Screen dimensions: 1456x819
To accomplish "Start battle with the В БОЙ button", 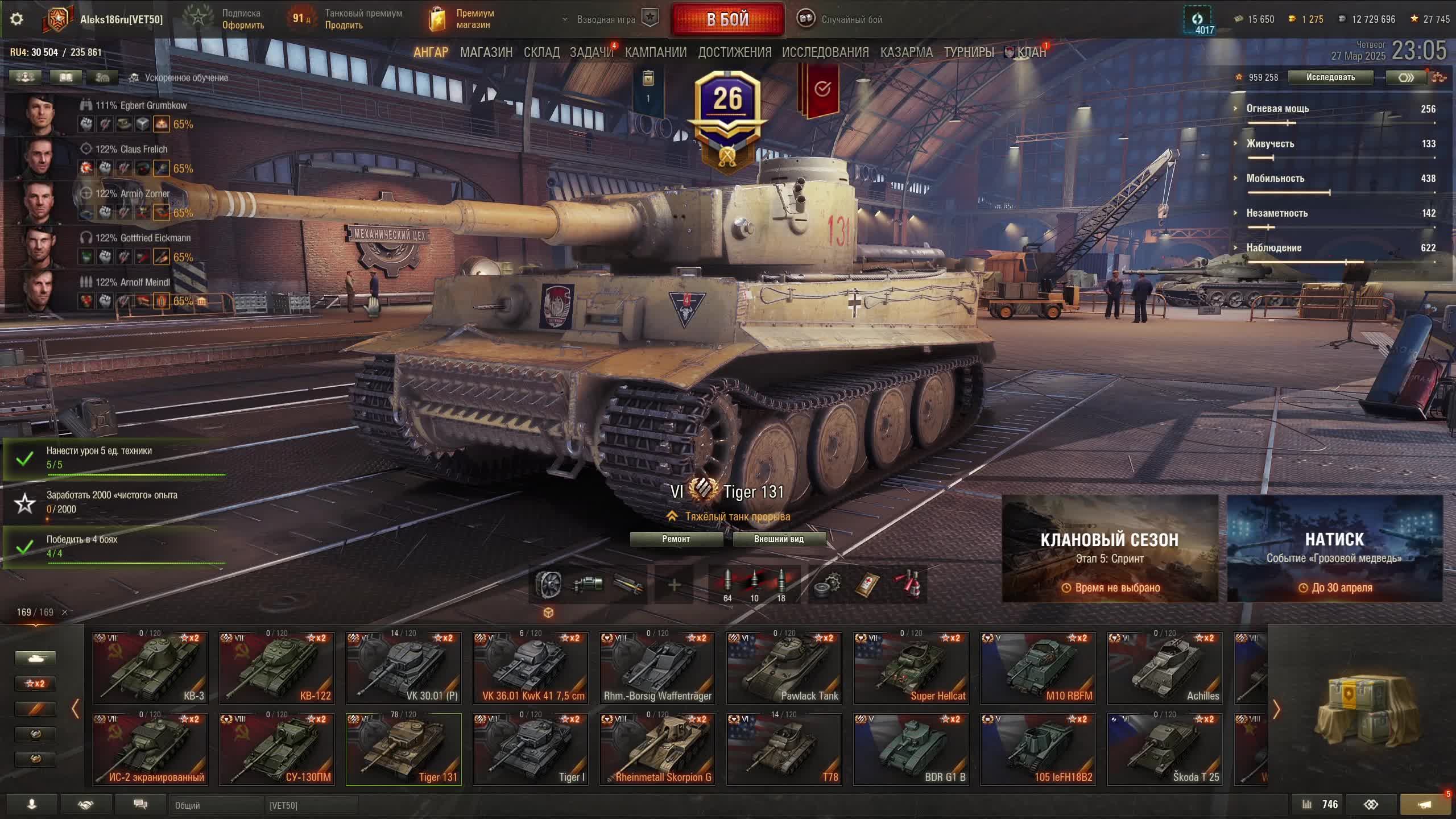I will point(727,19).
